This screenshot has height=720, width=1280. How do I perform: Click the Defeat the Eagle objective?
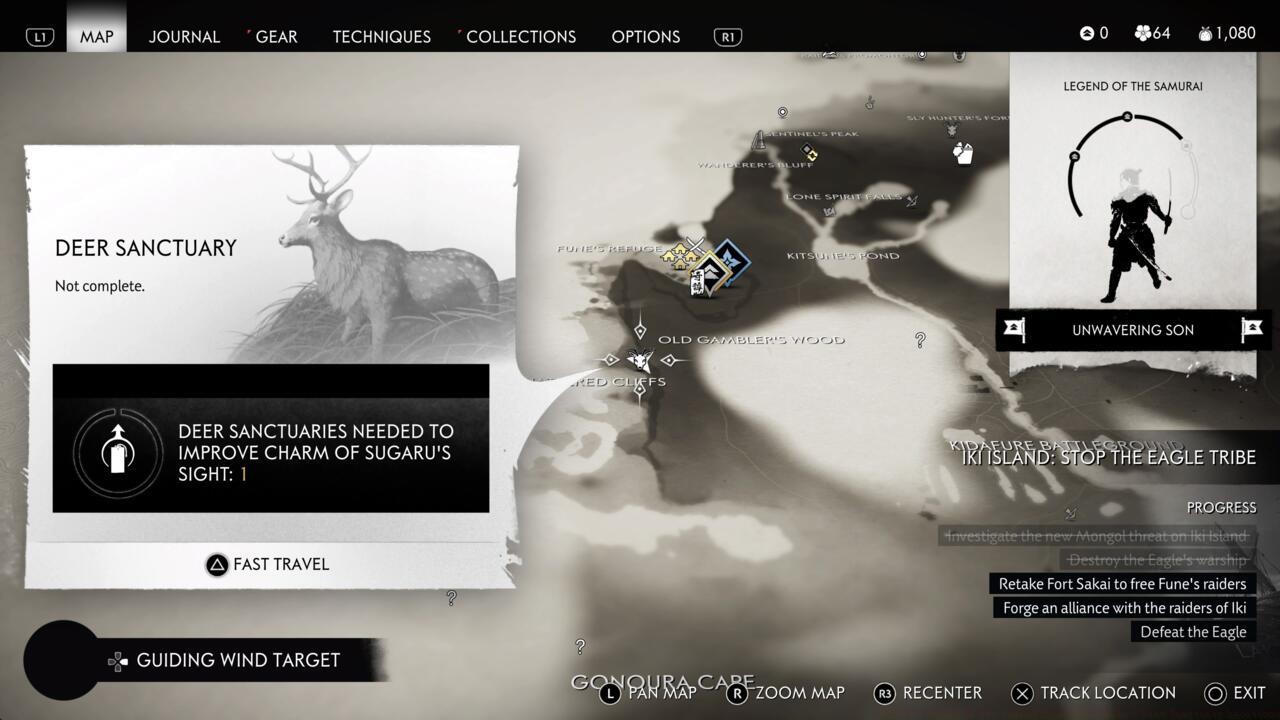coord(1193,632)
